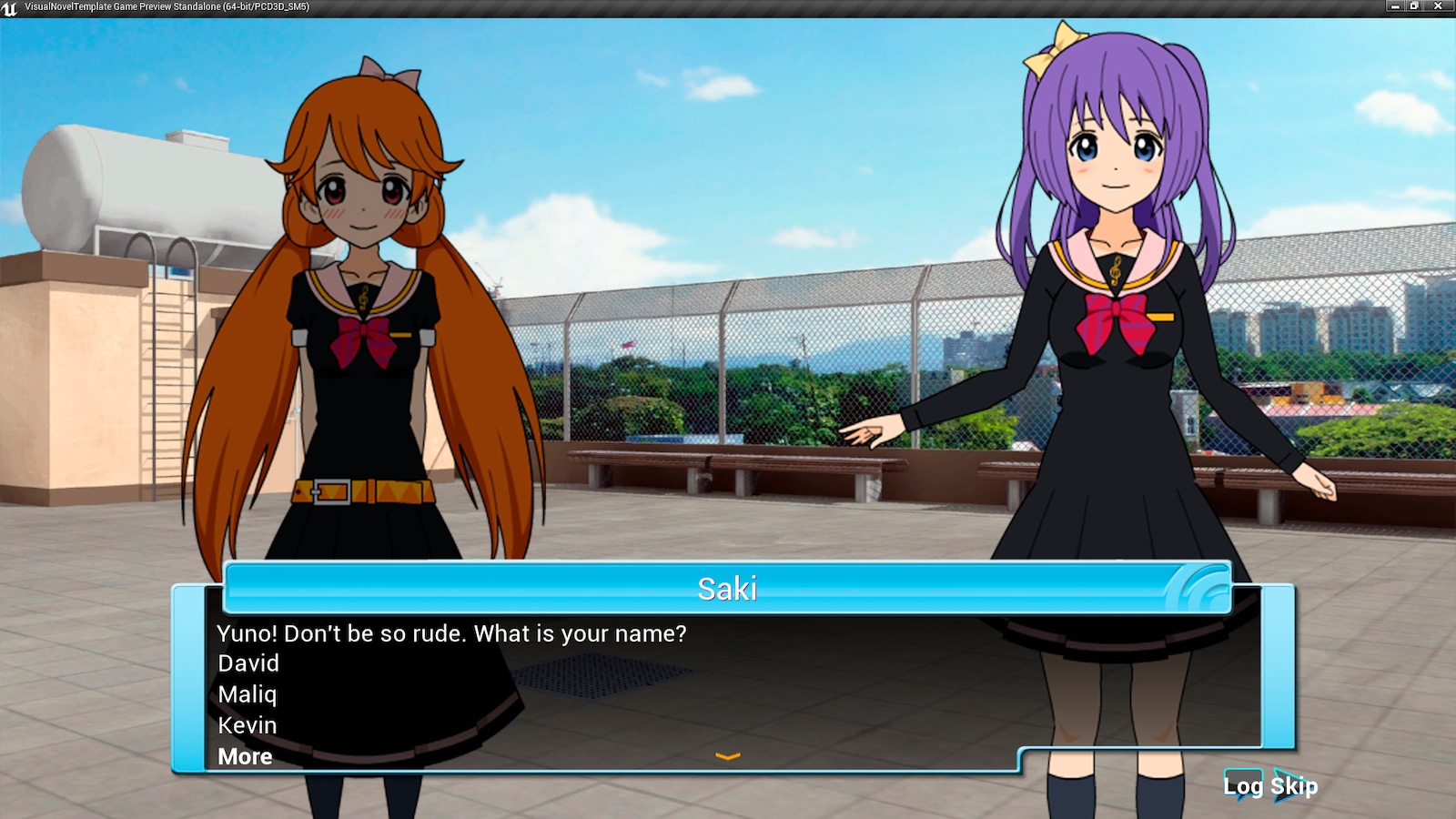Click the Skip text label

[x=1293, y=786]
